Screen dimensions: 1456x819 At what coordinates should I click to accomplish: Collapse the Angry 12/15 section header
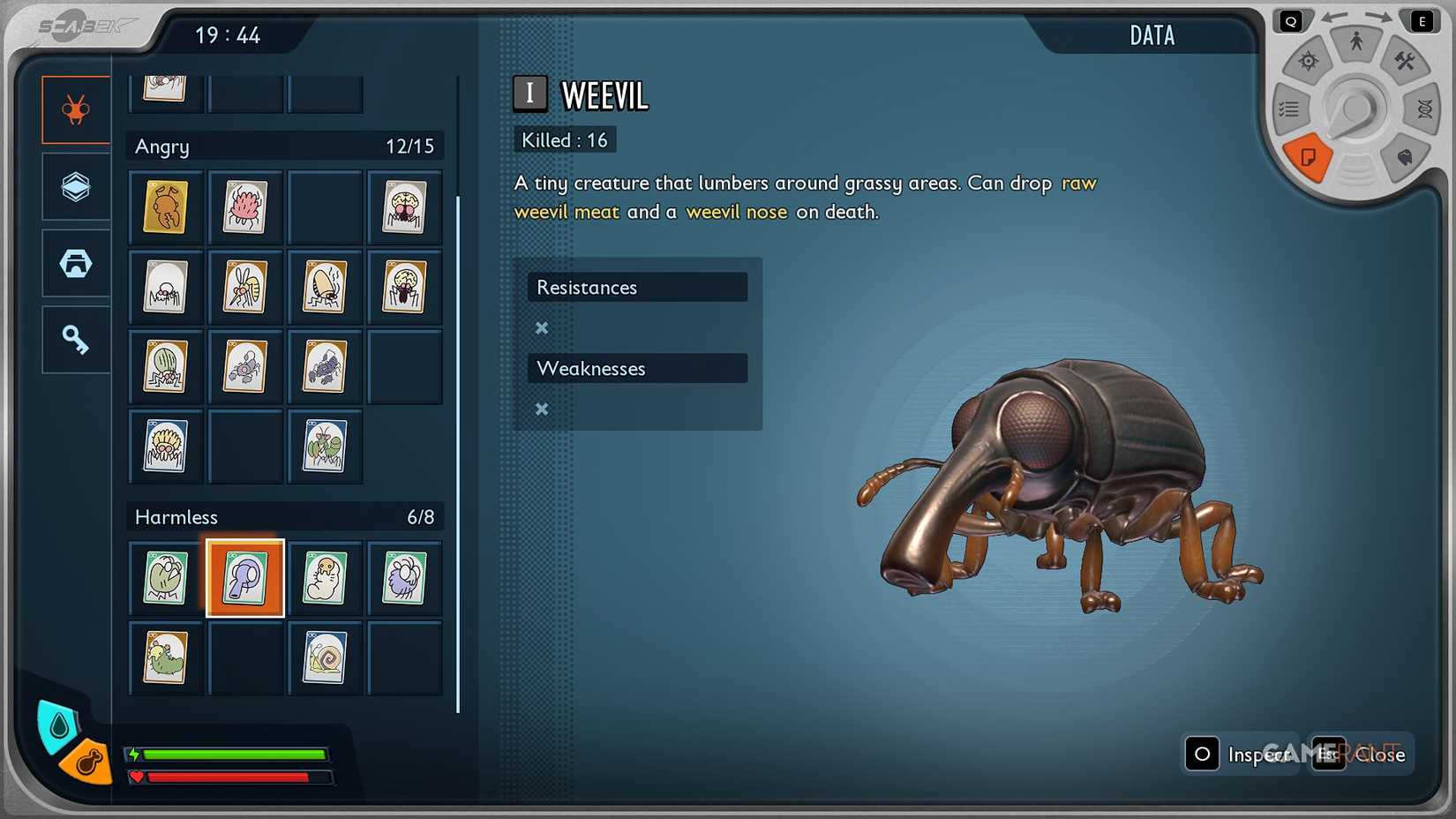284,146
